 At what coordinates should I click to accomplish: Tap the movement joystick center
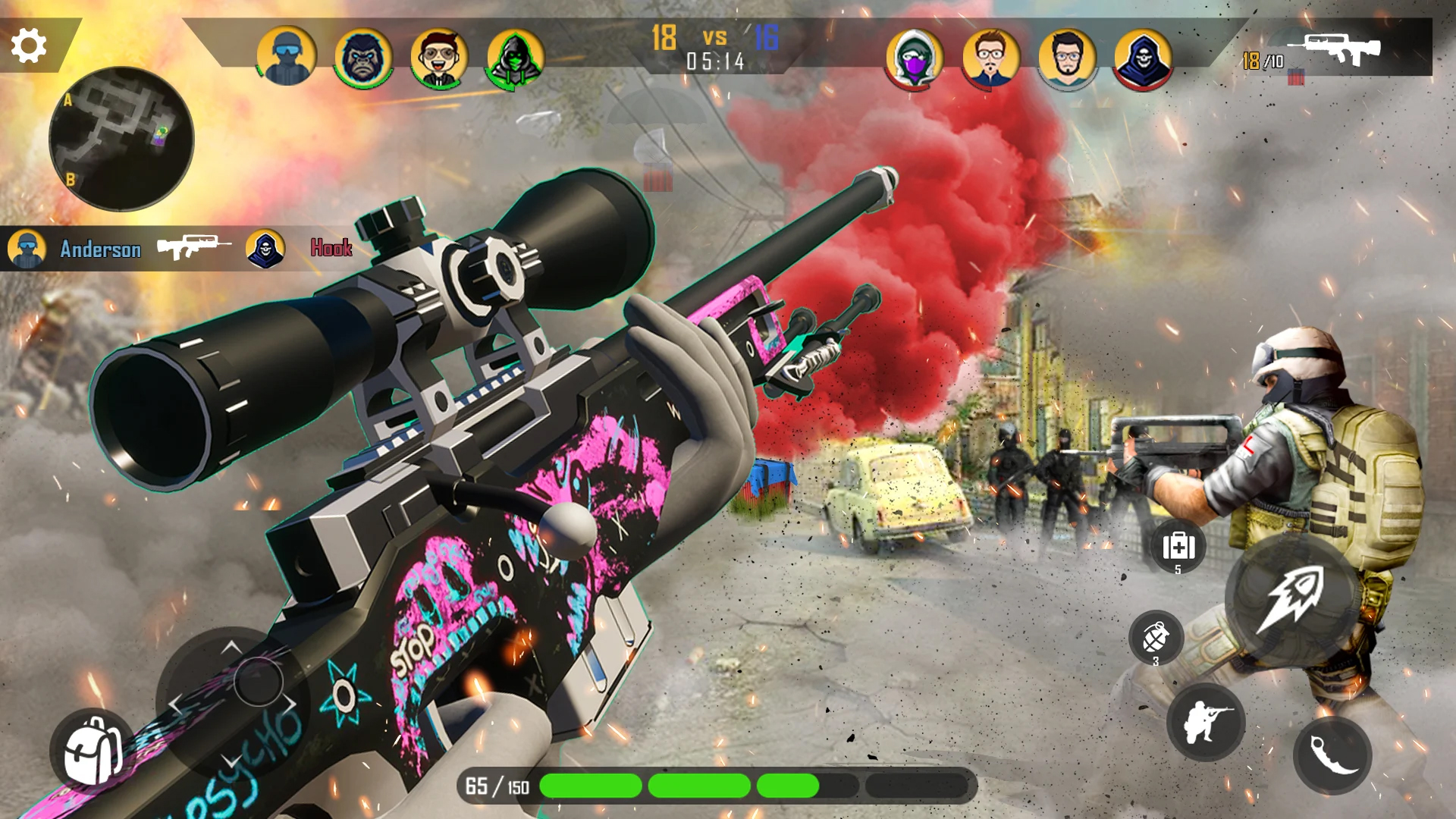(258, 682)
